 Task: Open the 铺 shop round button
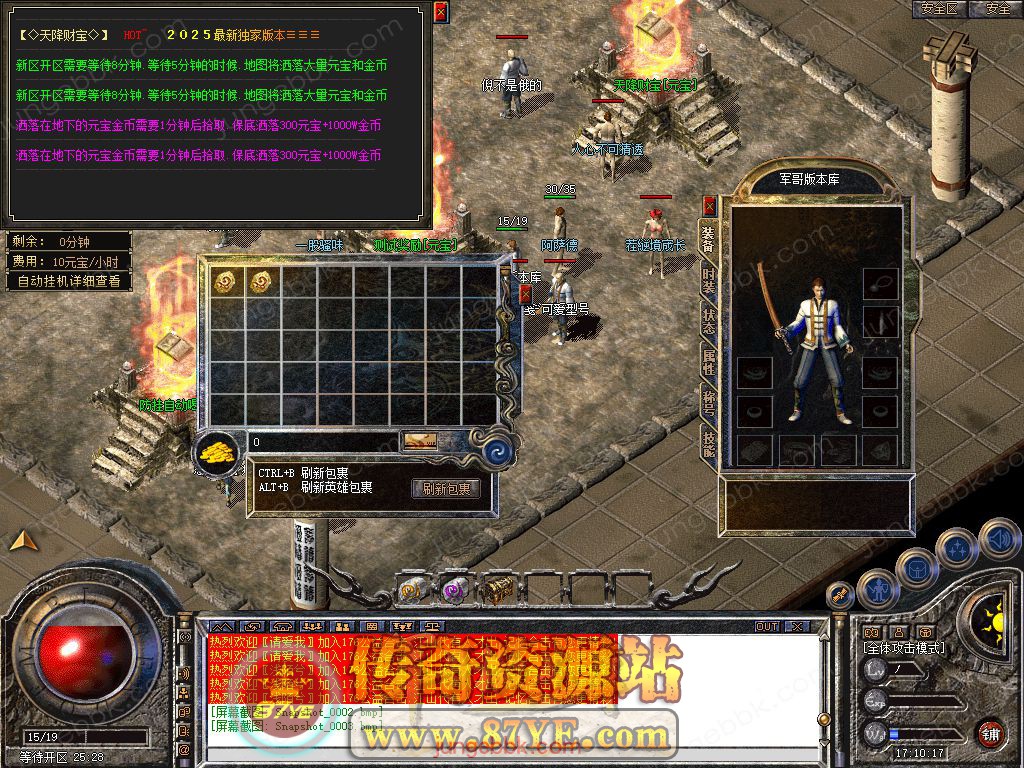pyautogui.click(x=990, y=733)
